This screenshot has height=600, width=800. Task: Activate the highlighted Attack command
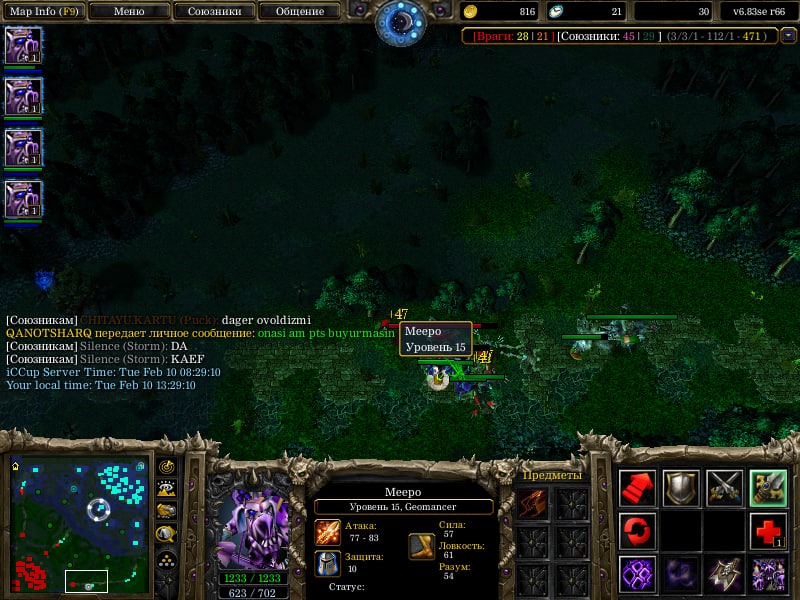pyautogui.click(x=768, y=488)
